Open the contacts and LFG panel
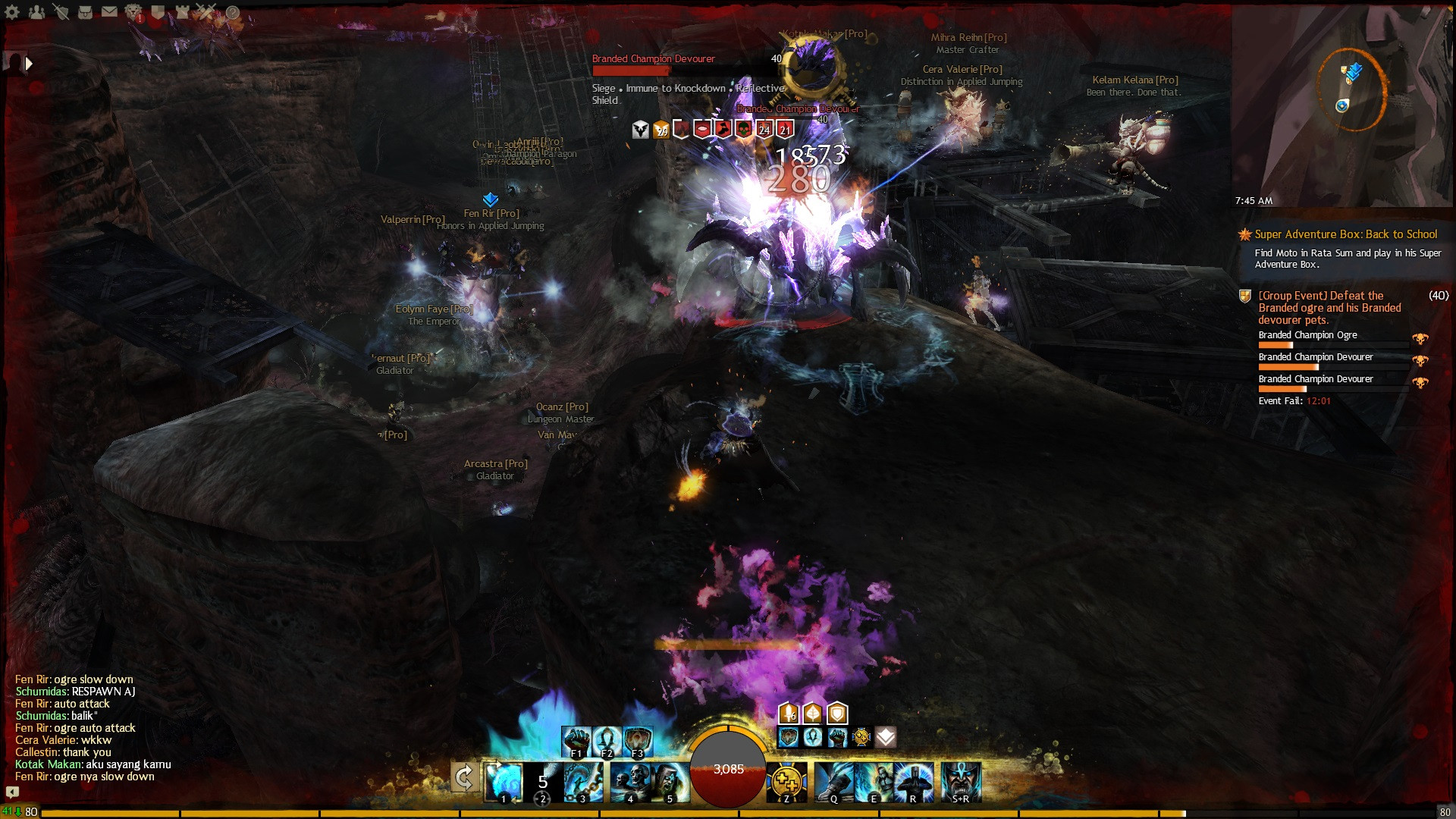 click(x=36, y=11)
